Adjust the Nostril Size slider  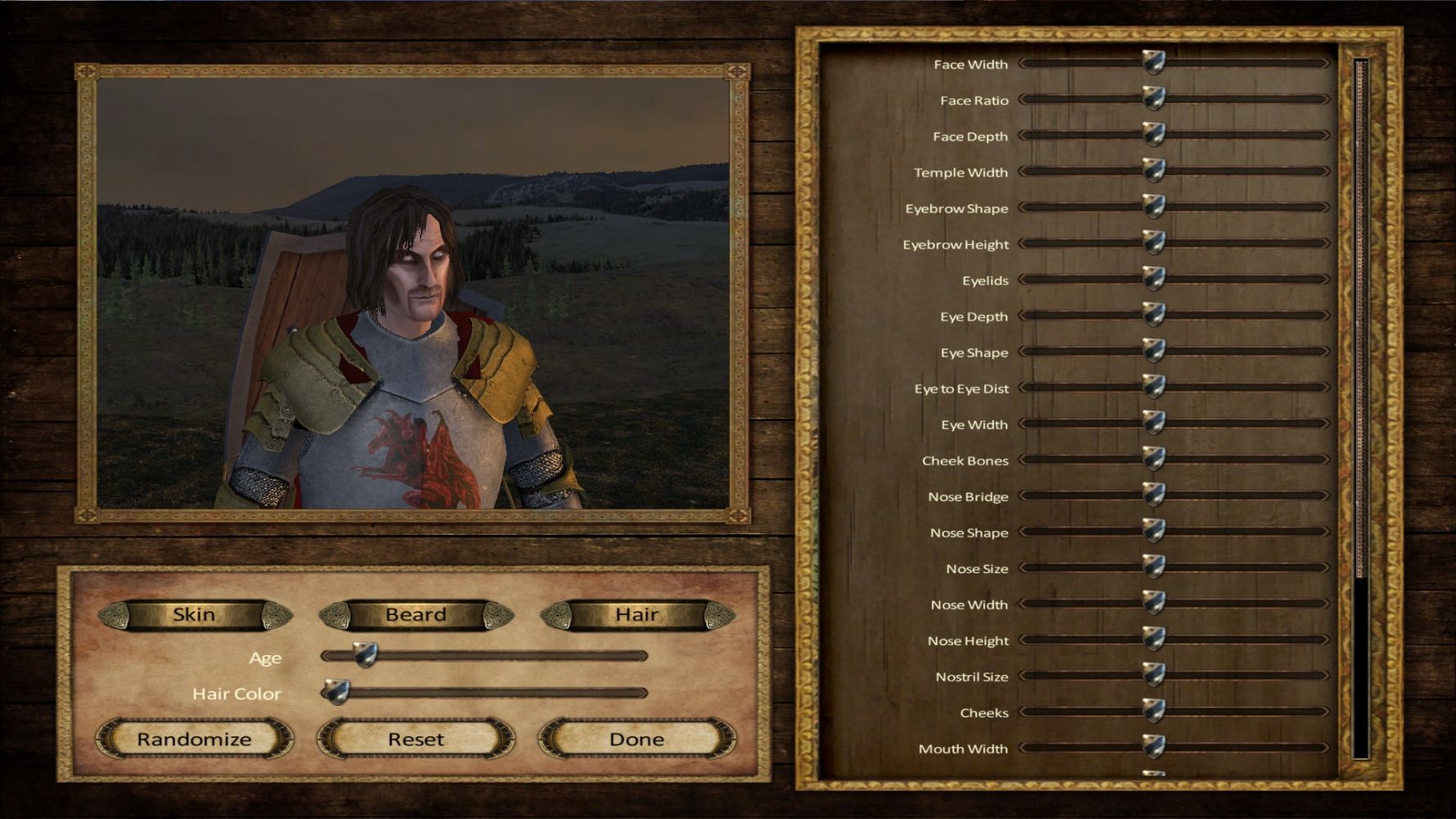tap(1154, 675)
